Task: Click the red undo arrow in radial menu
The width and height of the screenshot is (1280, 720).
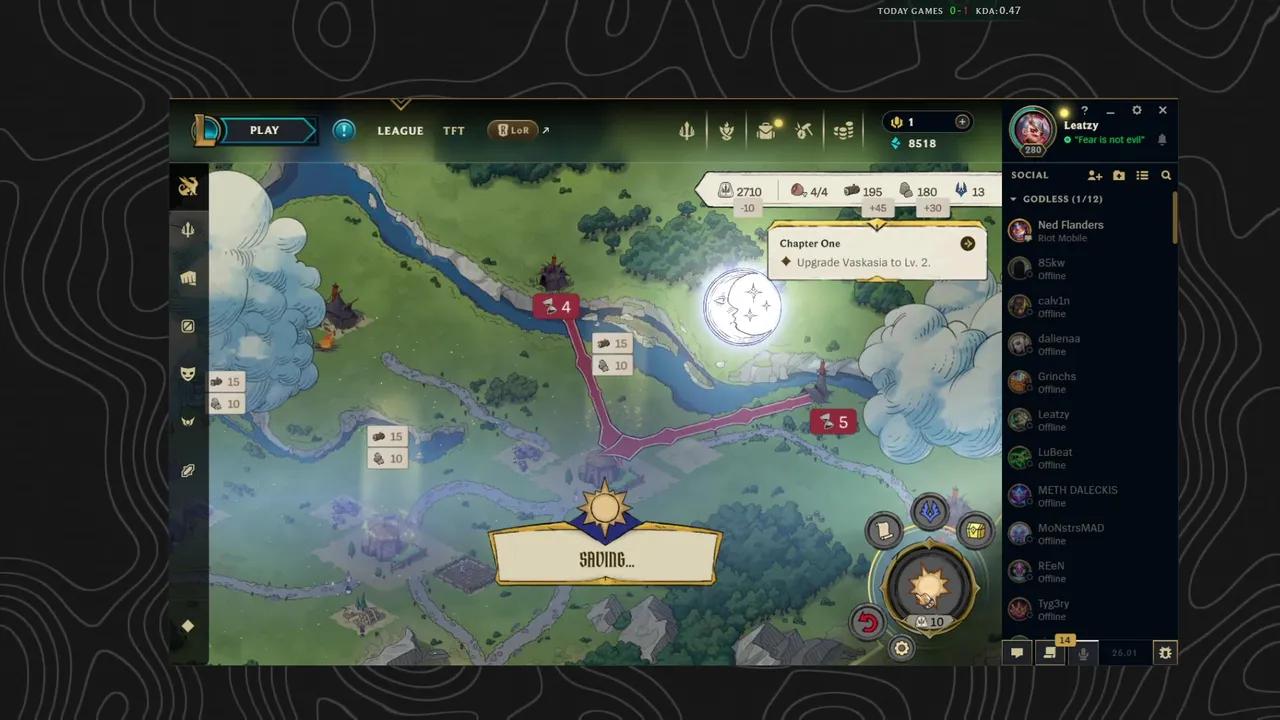Action: (x=866, y=621)
